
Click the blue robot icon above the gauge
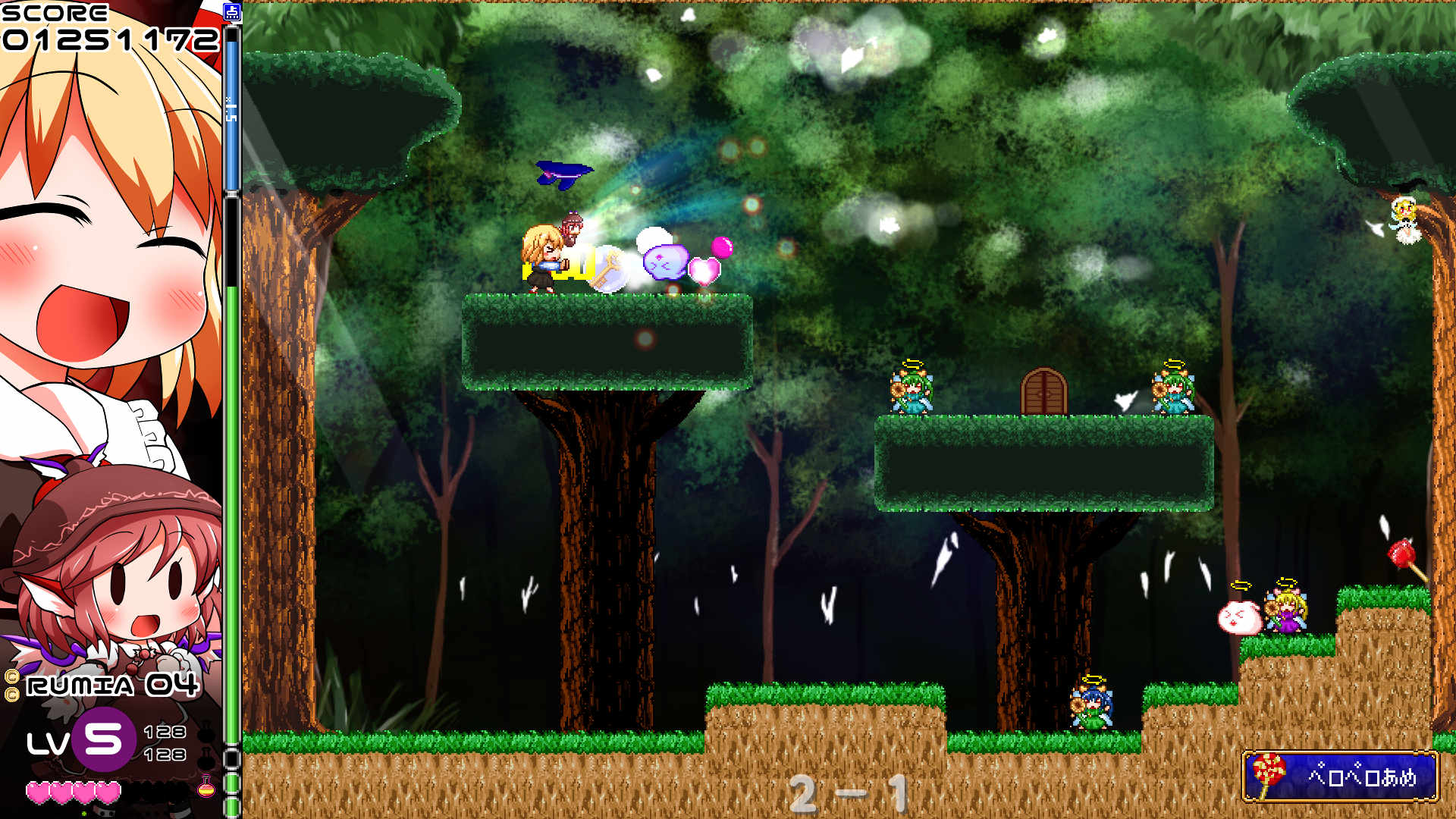[x=232, y=11]
